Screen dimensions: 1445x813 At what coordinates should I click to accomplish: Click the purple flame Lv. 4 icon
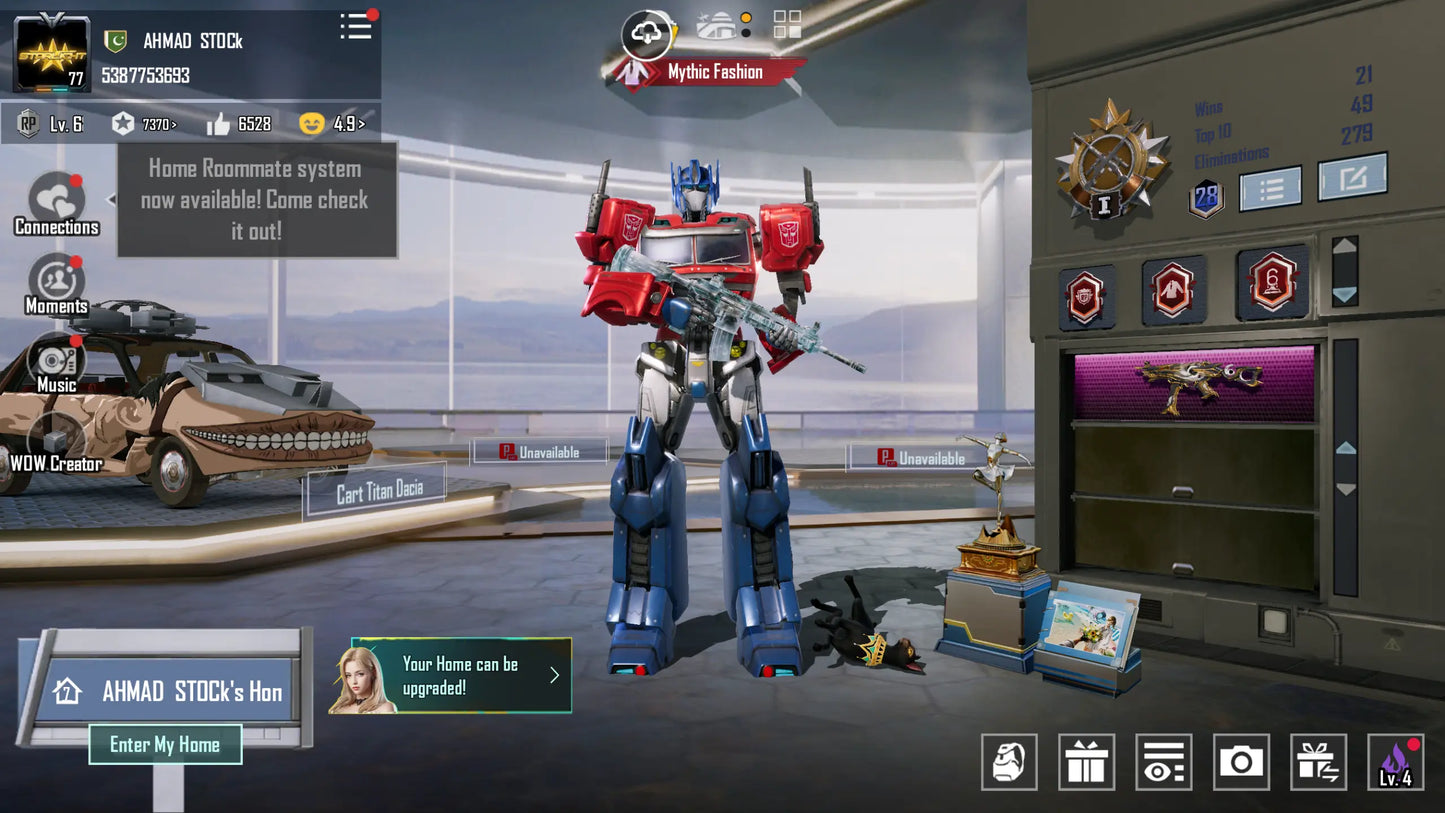coord(1395,762)
